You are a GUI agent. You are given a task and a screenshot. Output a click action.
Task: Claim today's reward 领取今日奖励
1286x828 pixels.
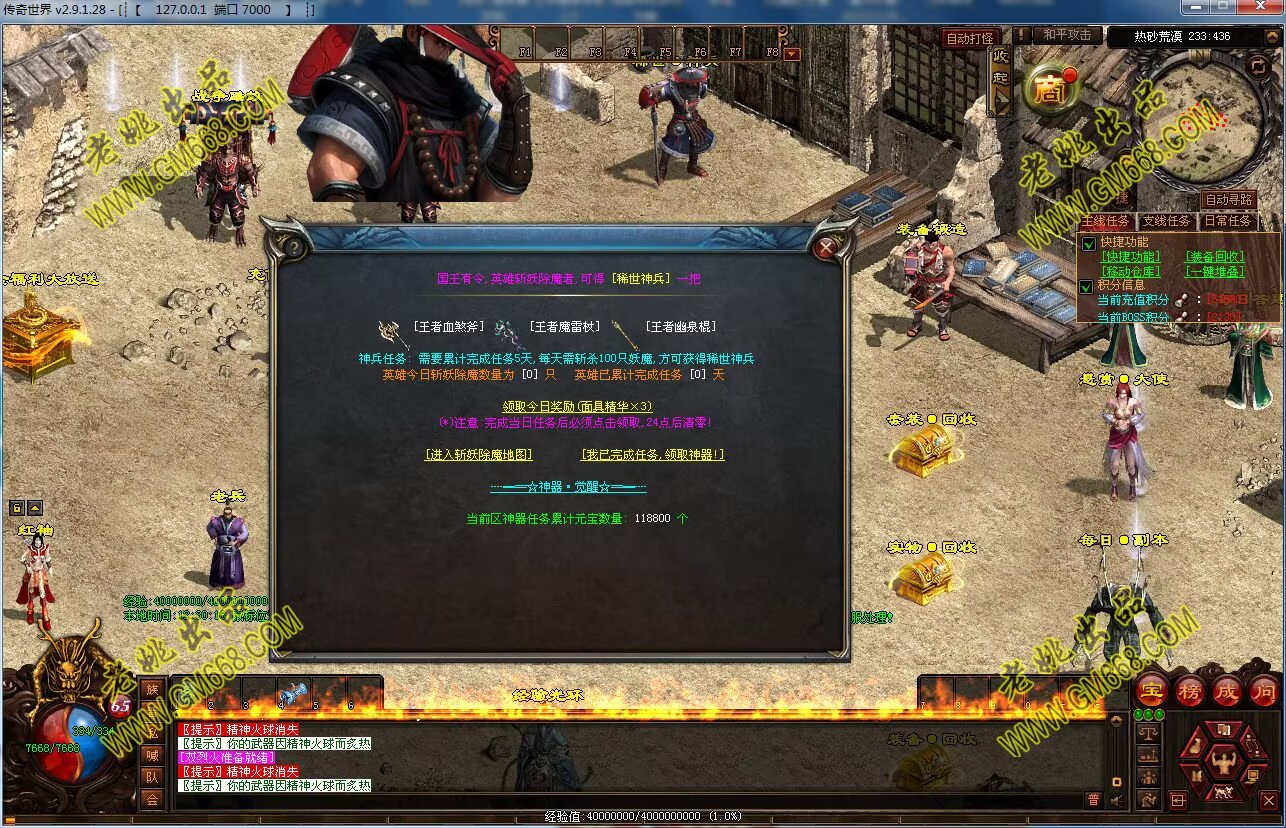(x=577, y=406)
